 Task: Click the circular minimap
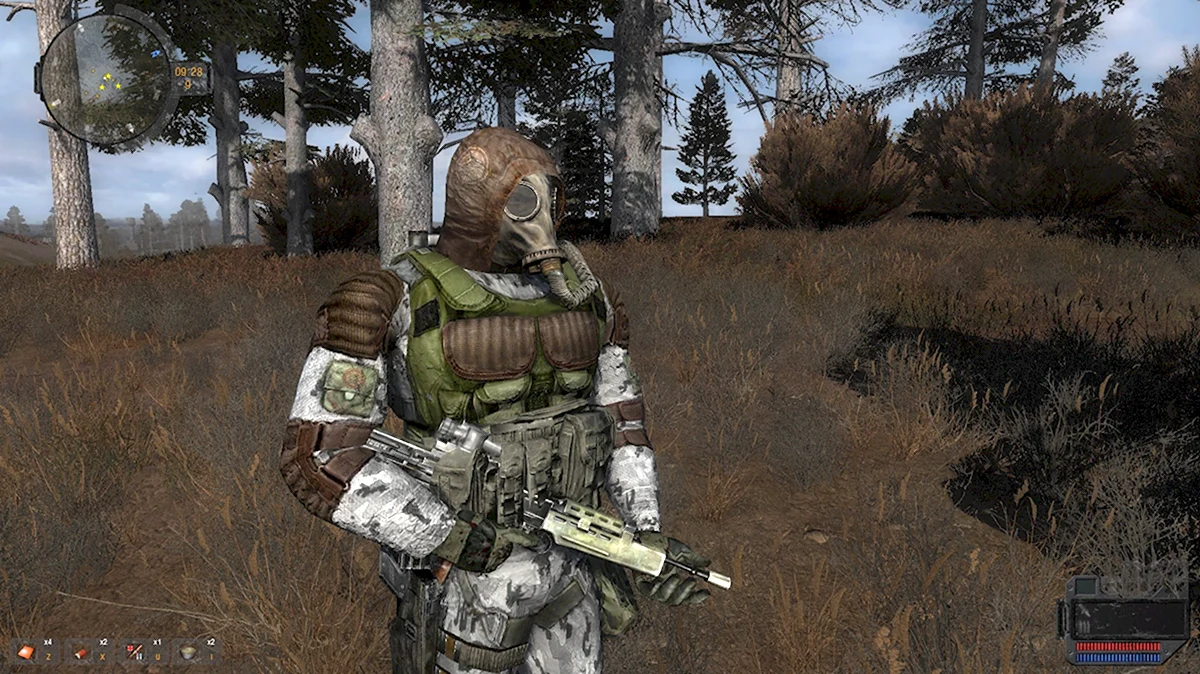[108, 78]
